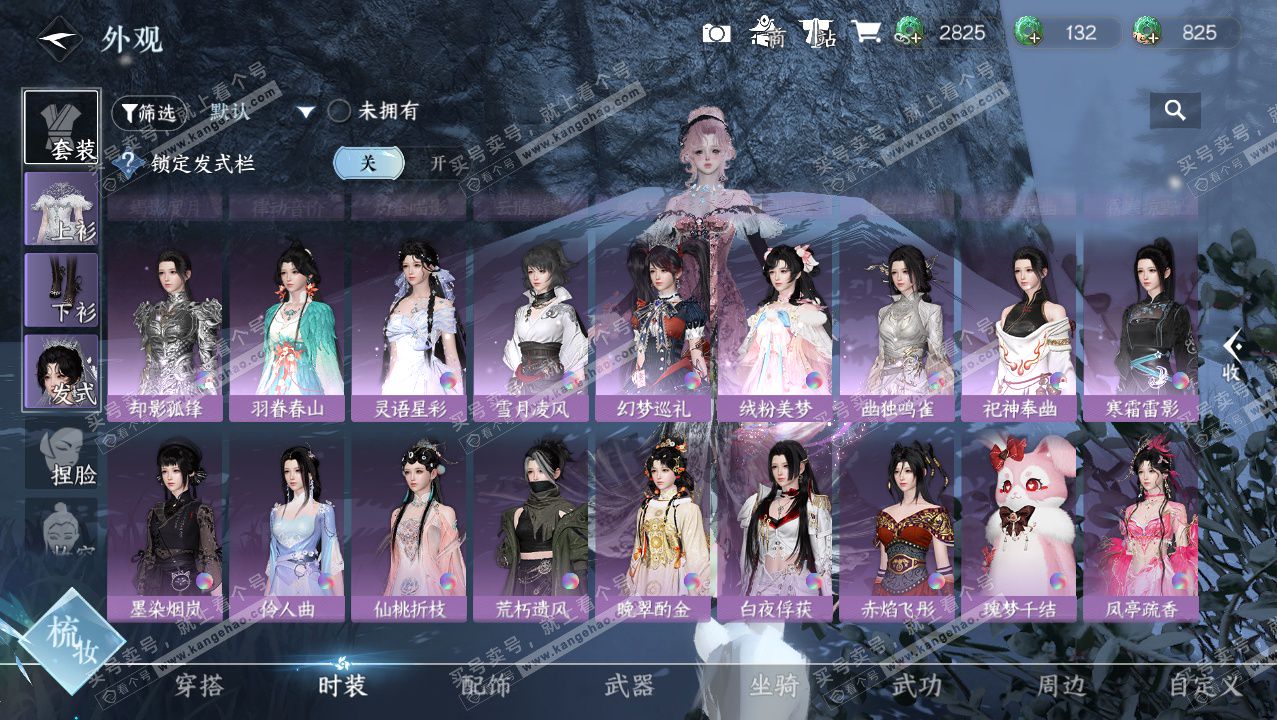This screenshot has width=1277, height=720.
Task: Take a photo with the camera icon
Action: click(716, 33)
